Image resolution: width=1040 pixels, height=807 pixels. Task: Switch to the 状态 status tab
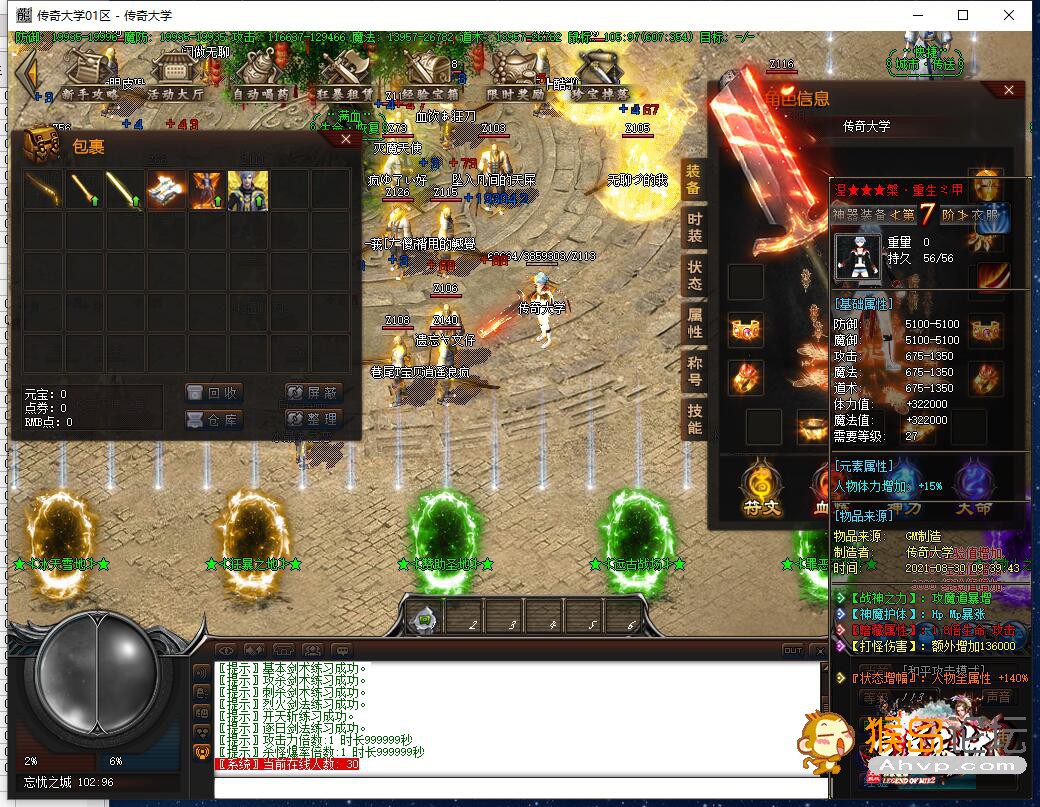click(695, 276)
